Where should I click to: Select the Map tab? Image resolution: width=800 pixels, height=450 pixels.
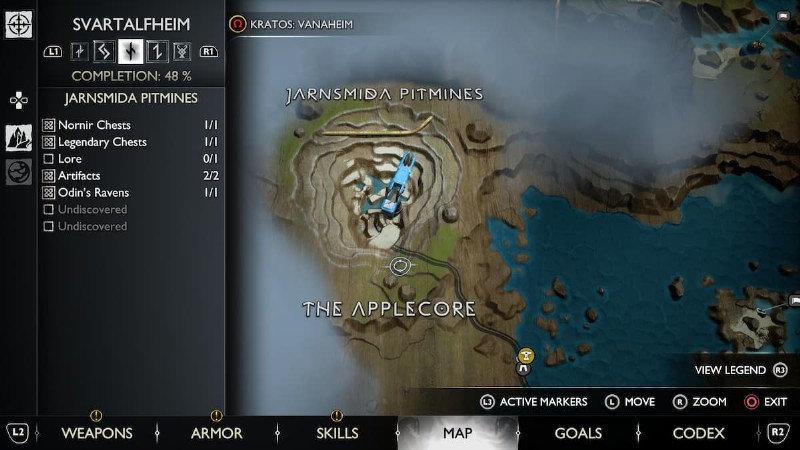pos(457,433)
